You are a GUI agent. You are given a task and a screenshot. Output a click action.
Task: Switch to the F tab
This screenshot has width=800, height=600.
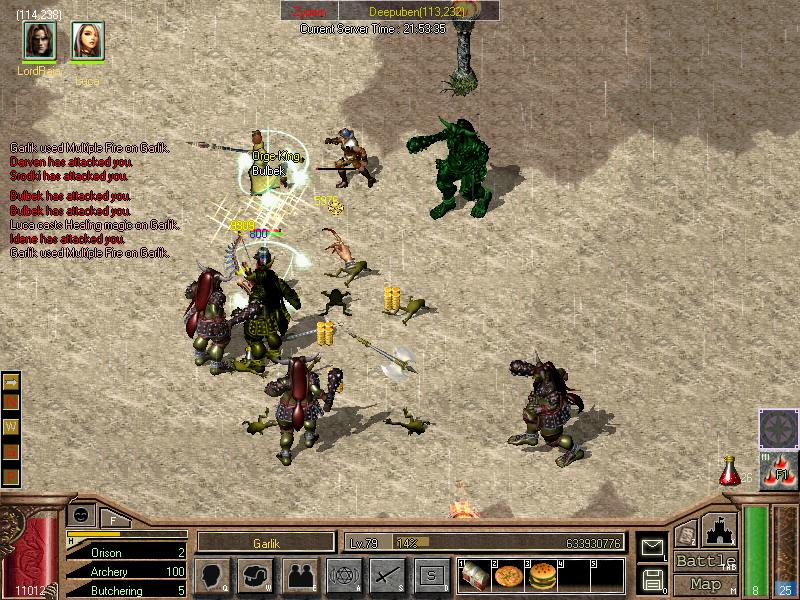113,519
